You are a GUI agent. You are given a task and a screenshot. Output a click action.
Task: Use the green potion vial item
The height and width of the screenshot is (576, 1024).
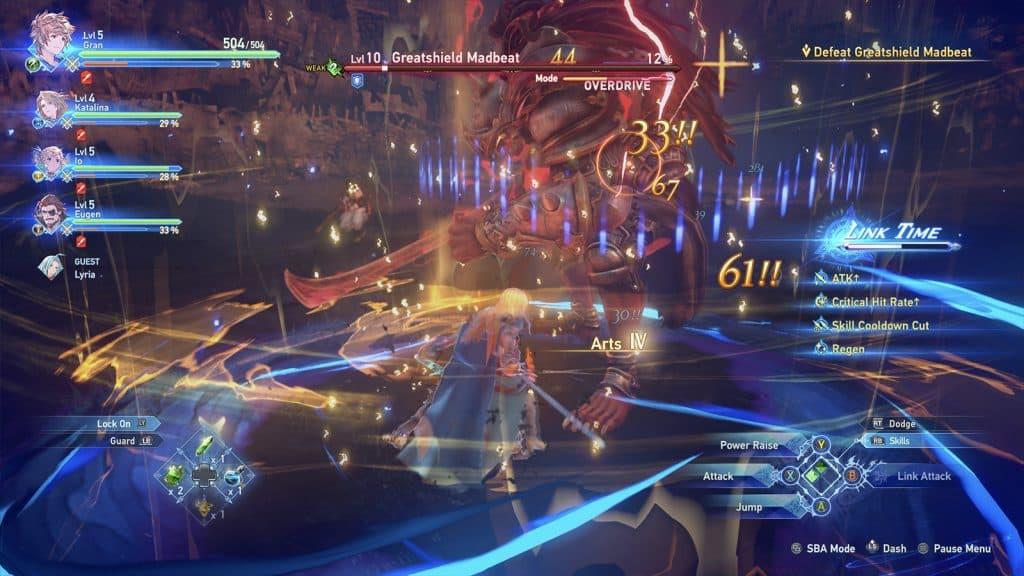tap(206, 445)
